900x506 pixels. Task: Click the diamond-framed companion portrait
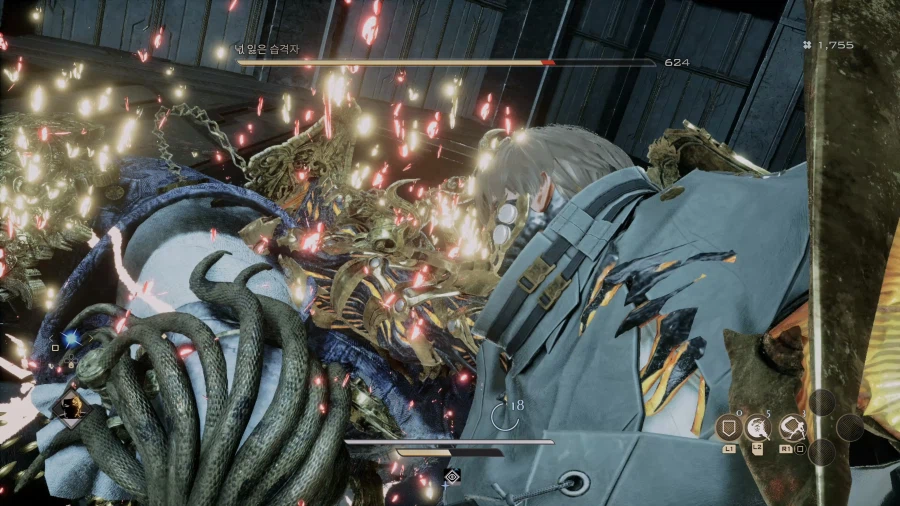click(72, 408)
